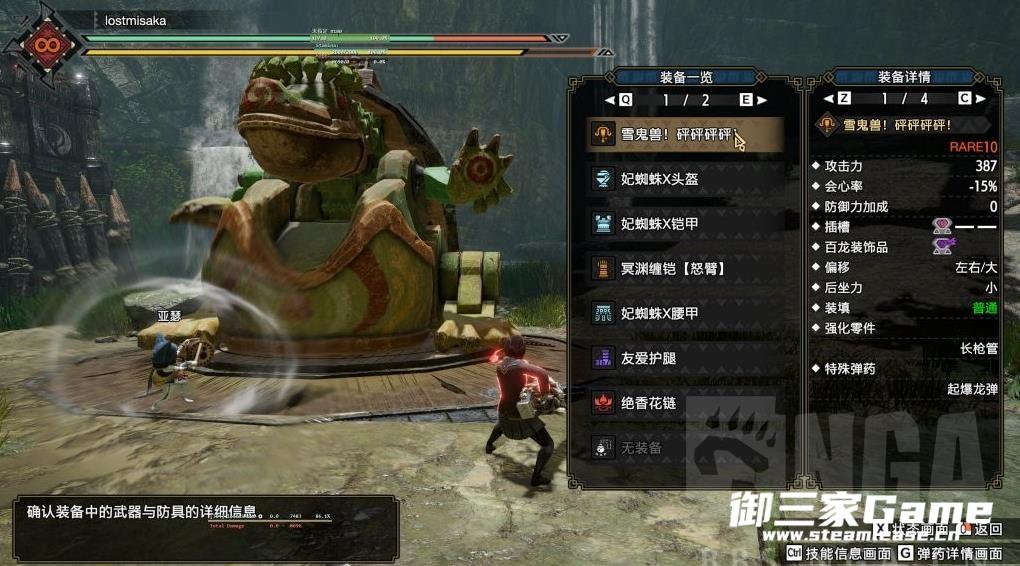Choose the 妃蜘蛛X头盔 helmet row
1020x566 pixels.
coord(684,178)
